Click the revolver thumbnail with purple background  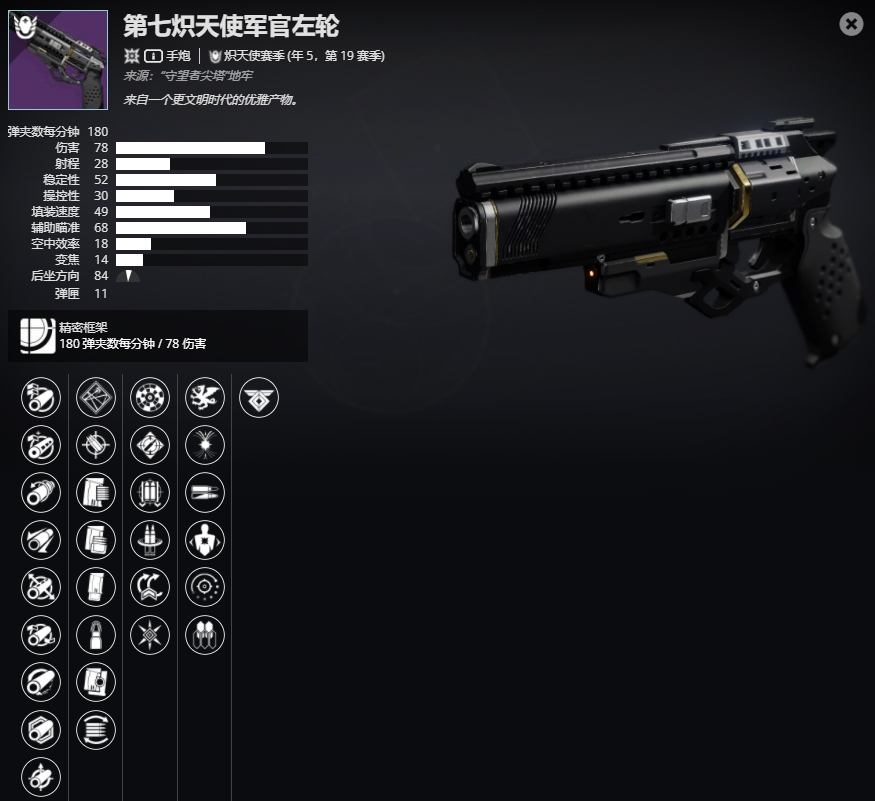point(44,60)
